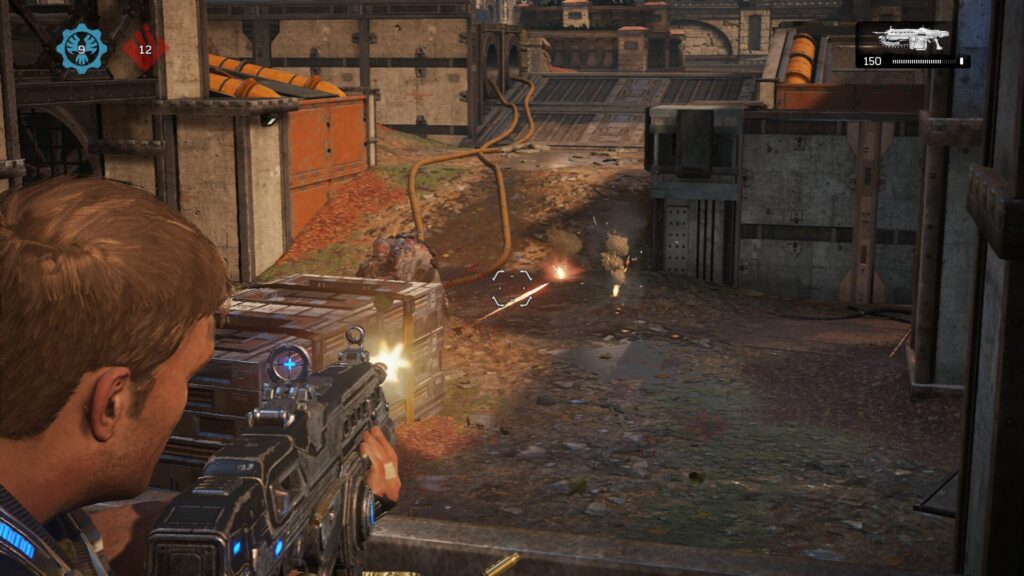Click the blue COG gear team icon
The image size is (1024, 576).
coord(81,47)
